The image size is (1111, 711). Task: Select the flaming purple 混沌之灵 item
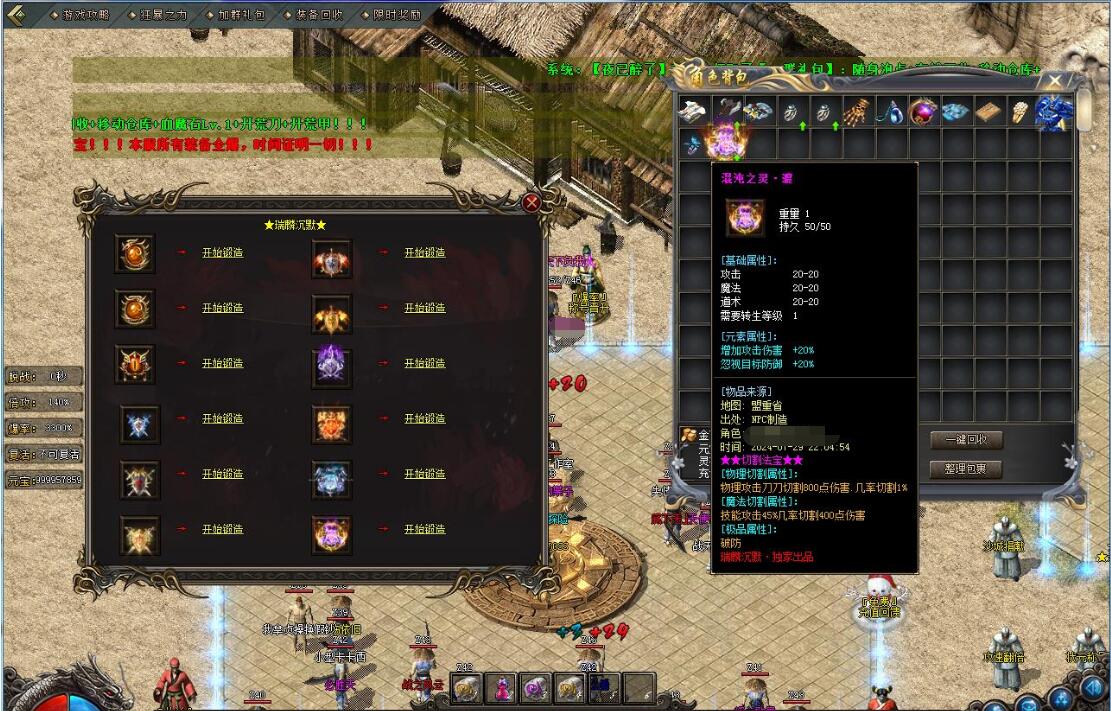[725, 141]
